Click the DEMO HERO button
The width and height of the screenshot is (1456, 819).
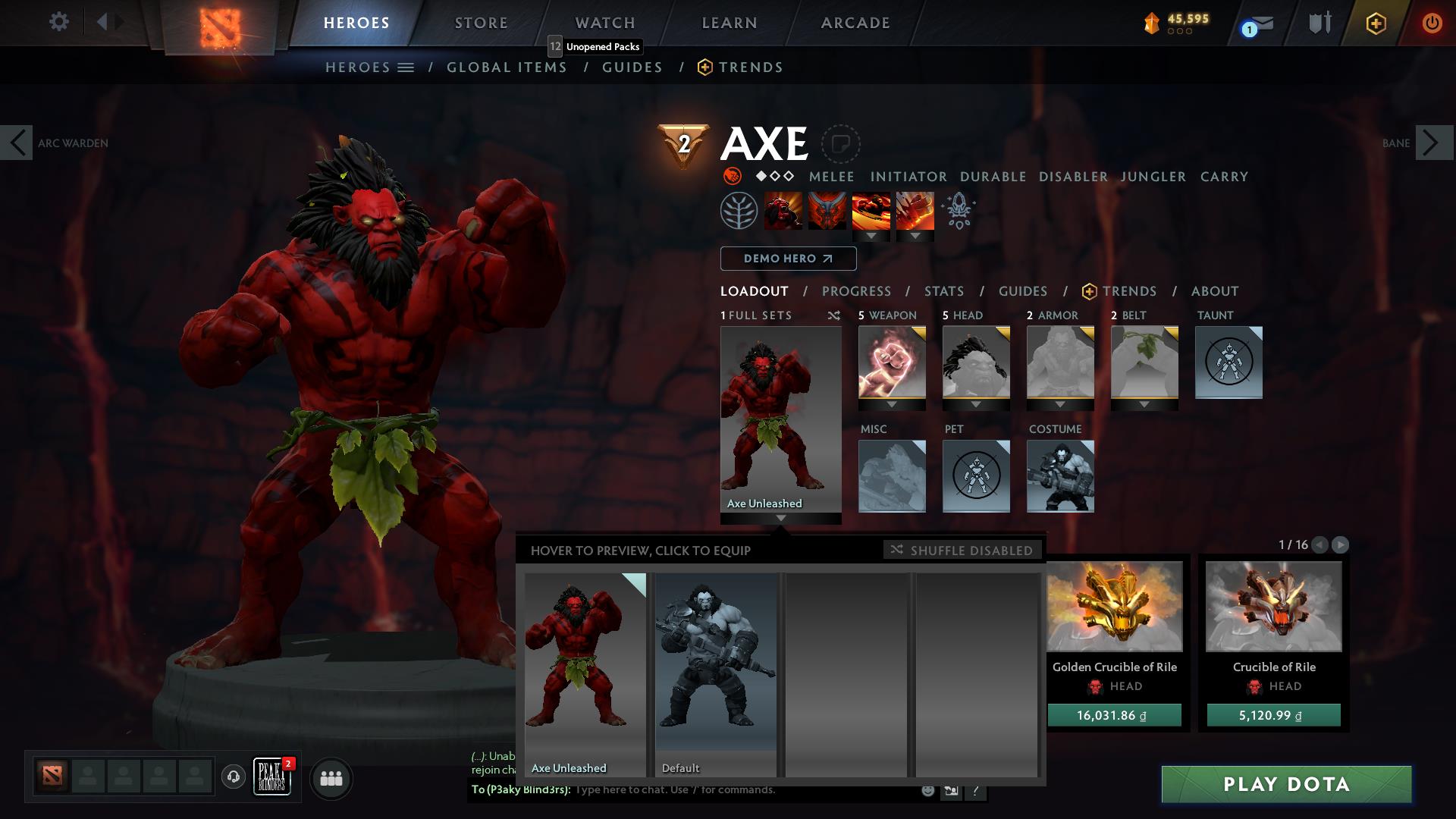(x=788, y=259)
